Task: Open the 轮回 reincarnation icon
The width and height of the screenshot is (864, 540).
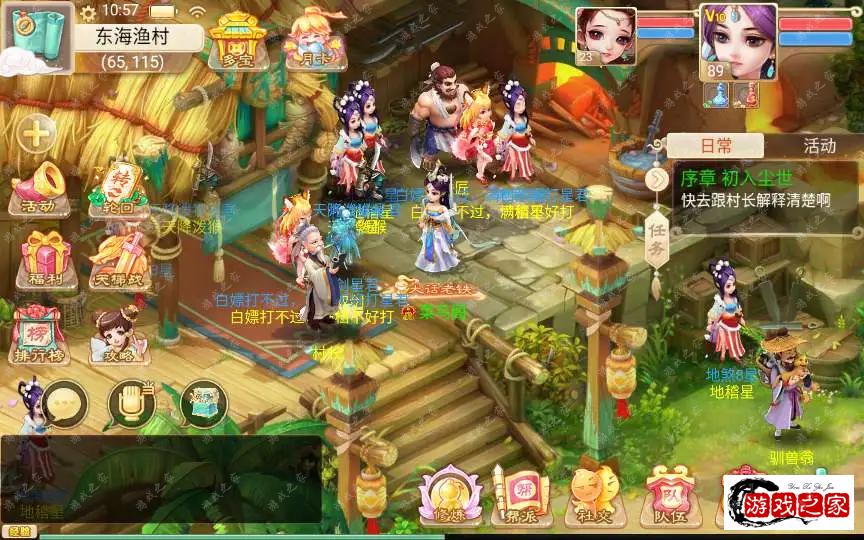Action: (119, 189)
